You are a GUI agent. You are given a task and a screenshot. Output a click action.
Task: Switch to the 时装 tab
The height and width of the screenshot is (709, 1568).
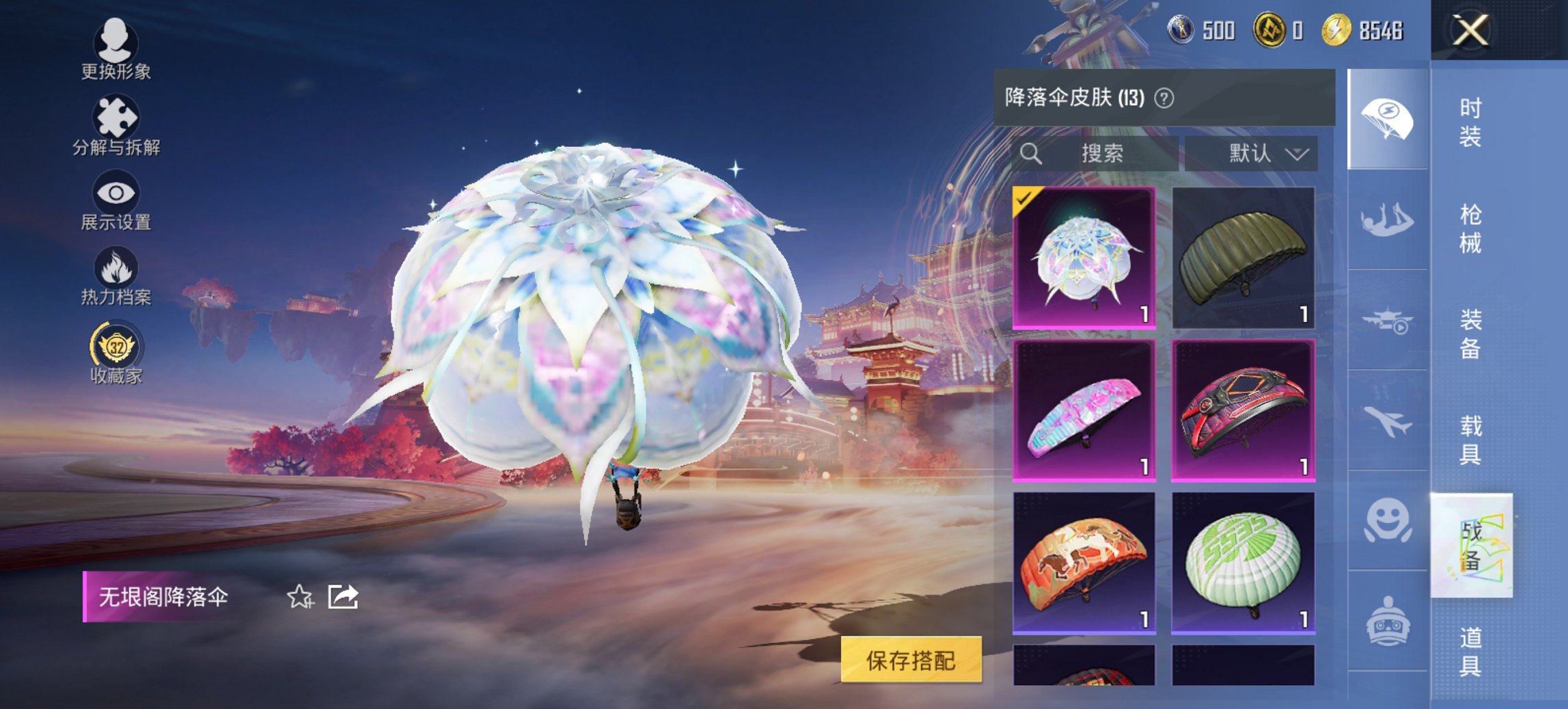1472,123
